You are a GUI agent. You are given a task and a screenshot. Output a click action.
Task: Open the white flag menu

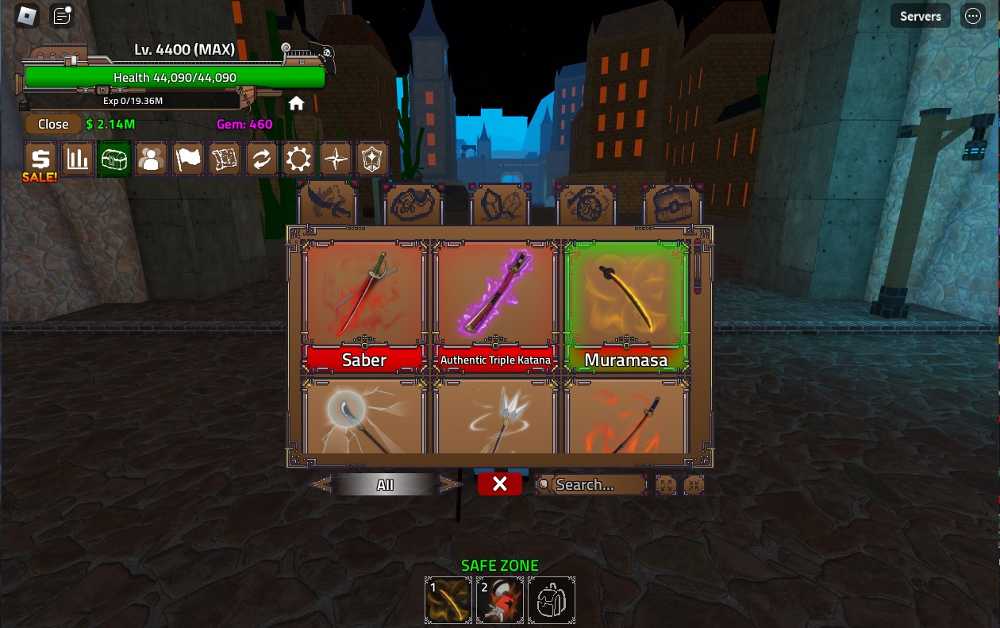tap(188, 158)
